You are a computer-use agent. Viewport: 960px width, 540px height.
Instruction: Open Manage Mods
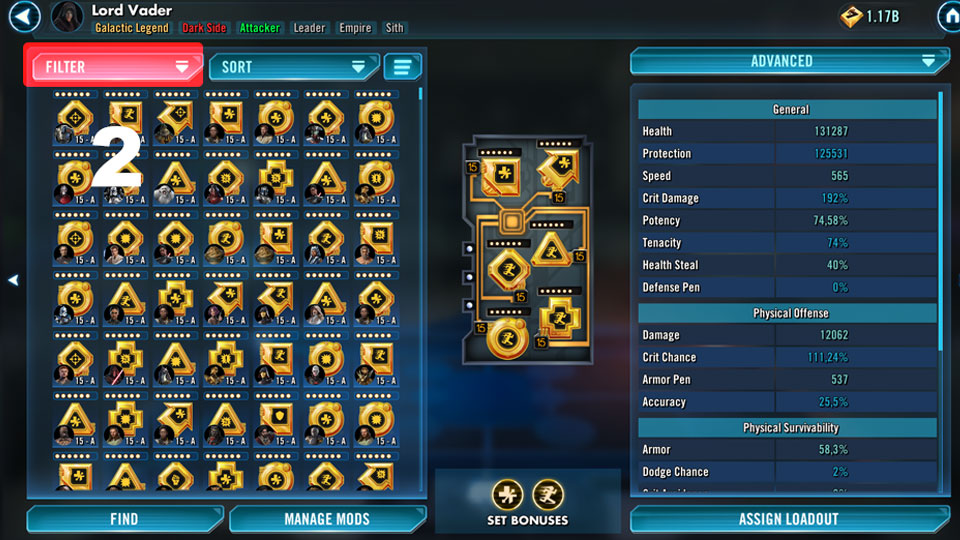pos(326,519)
